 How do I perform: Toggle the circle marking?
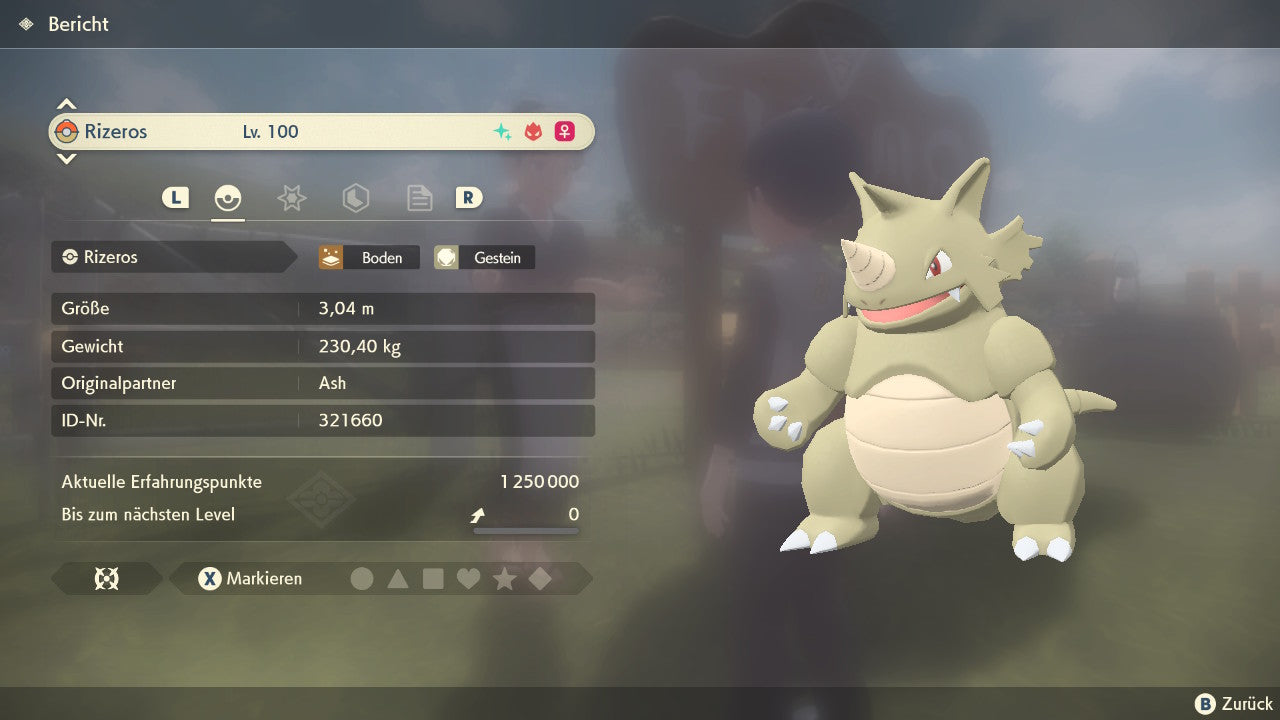point(362,578)
